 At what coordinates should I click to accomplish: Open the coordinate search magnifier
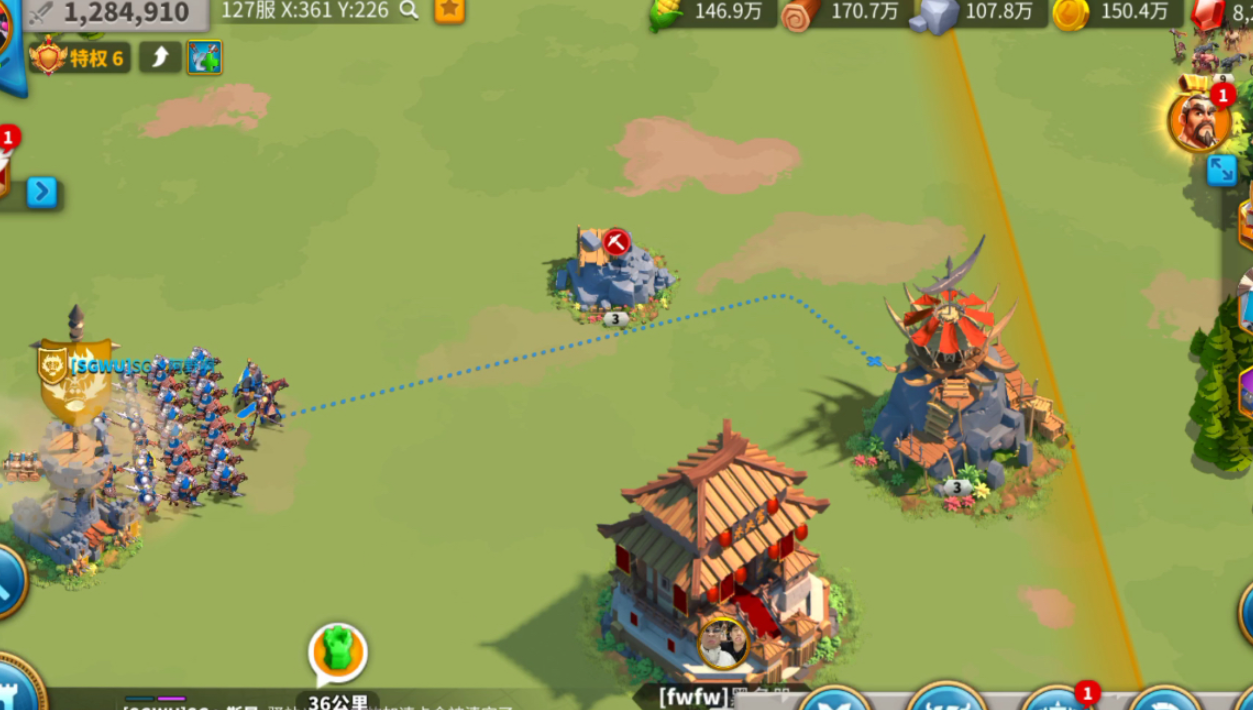(409, 10)
